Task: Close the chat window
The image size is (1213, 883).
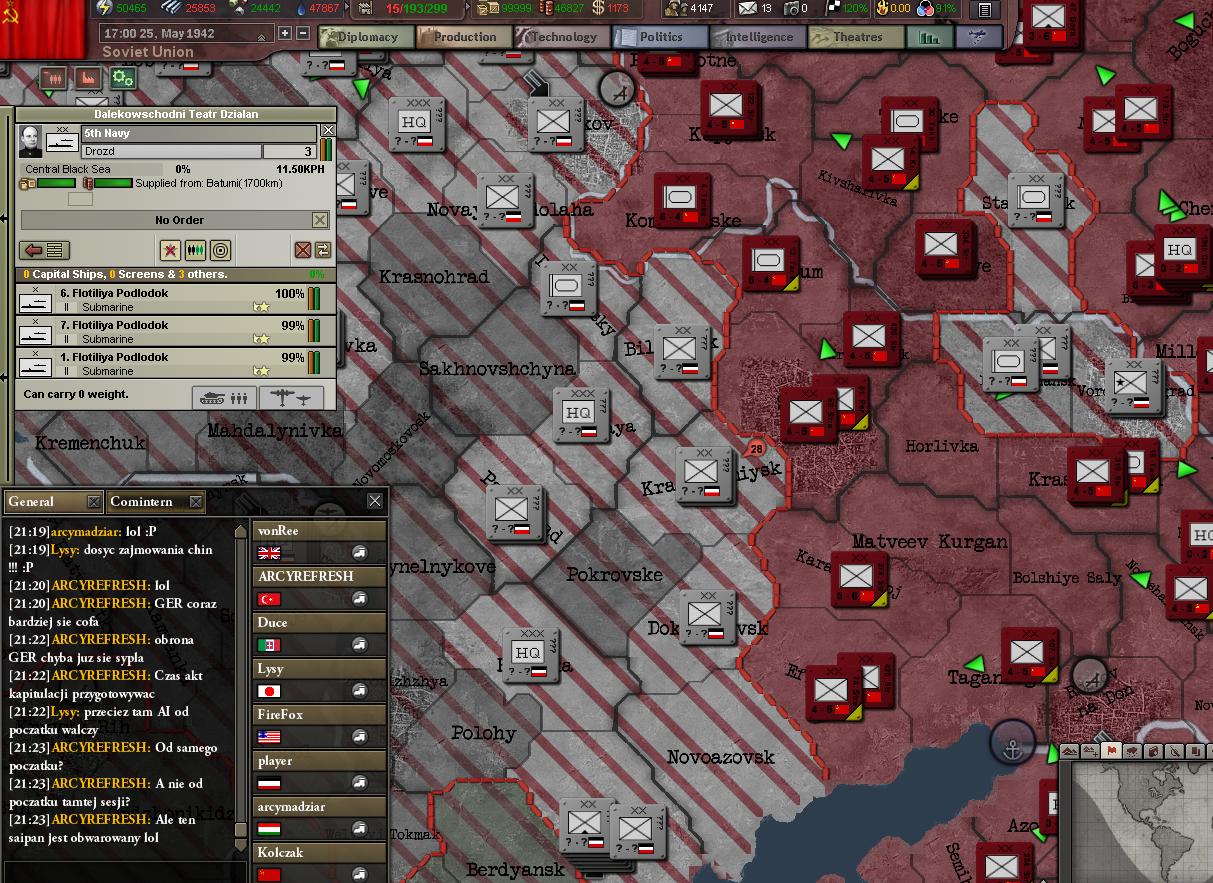Action: (x=375, y=501)
